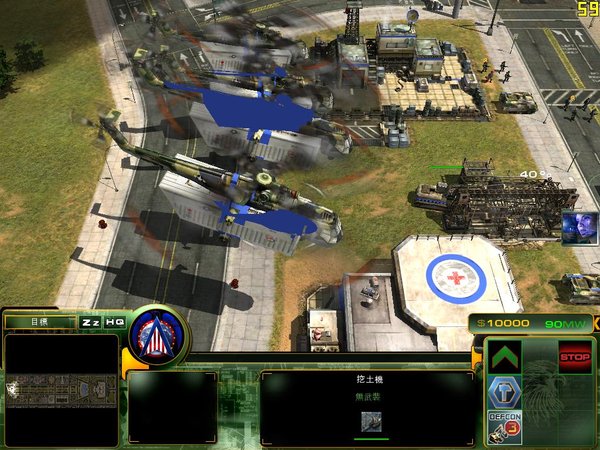Select the green chevron upgrade command
The height and width of the screenshot is (450, 600).
click(505, 357)
